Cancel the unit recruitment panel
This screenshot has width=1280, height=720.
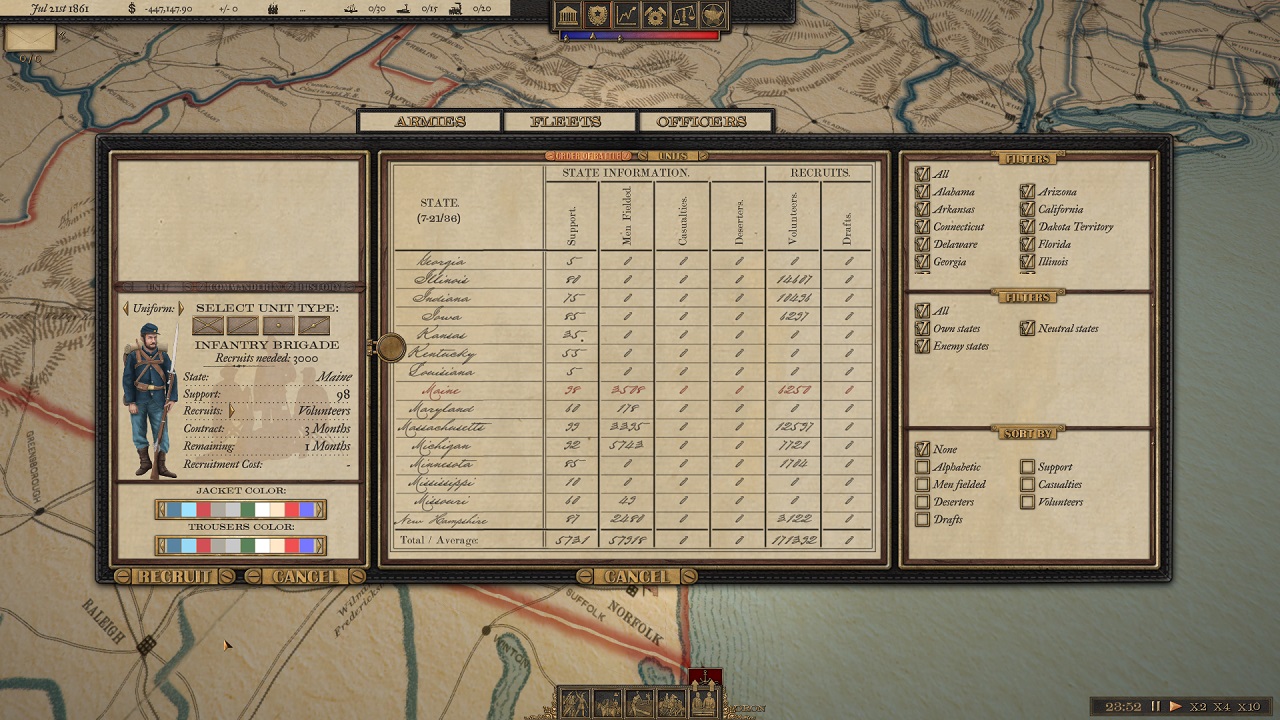(x=304, y=577)
